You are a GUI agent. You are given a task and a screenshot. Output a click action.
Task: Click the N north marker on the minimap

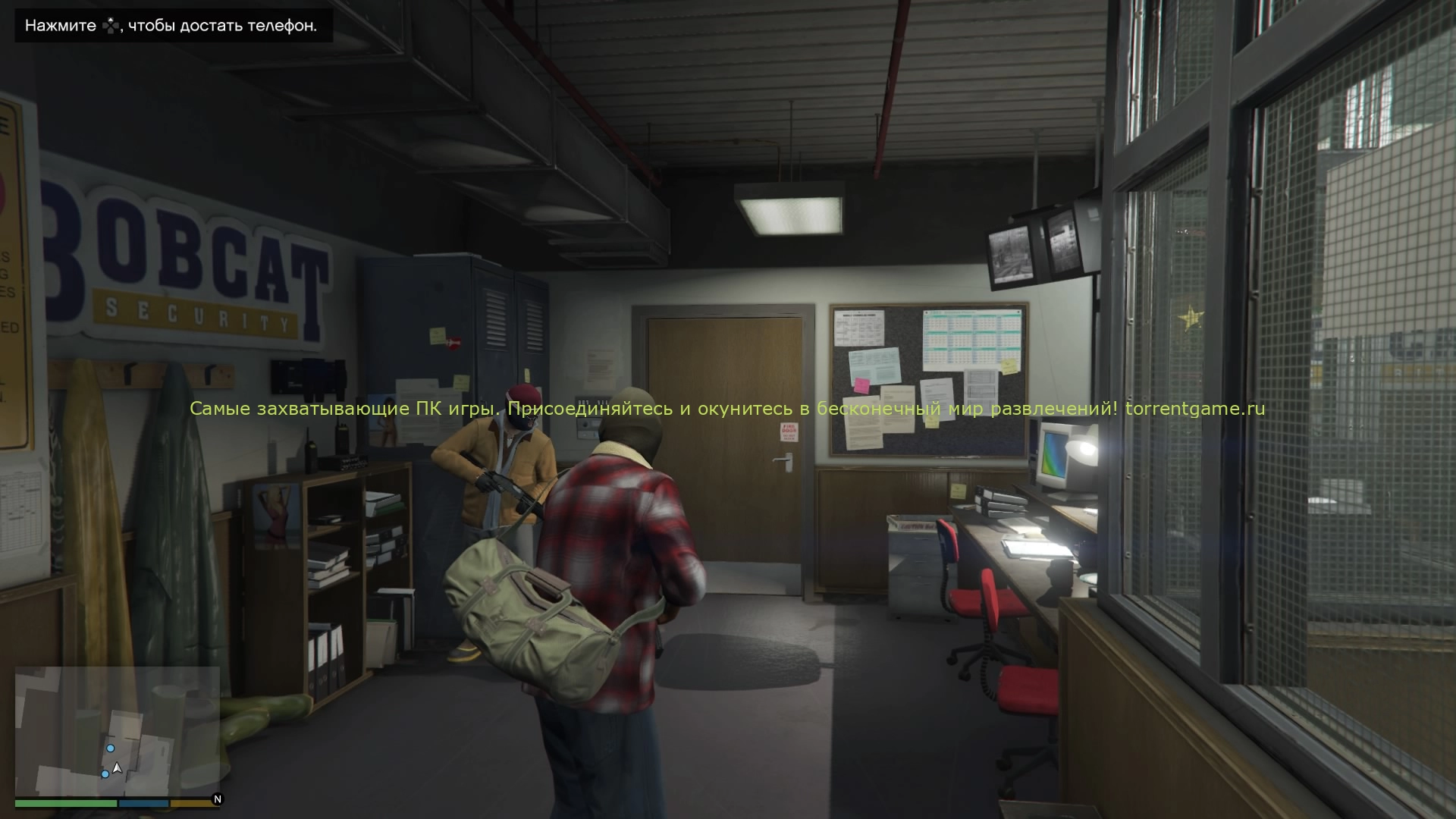tap(218, 799)
